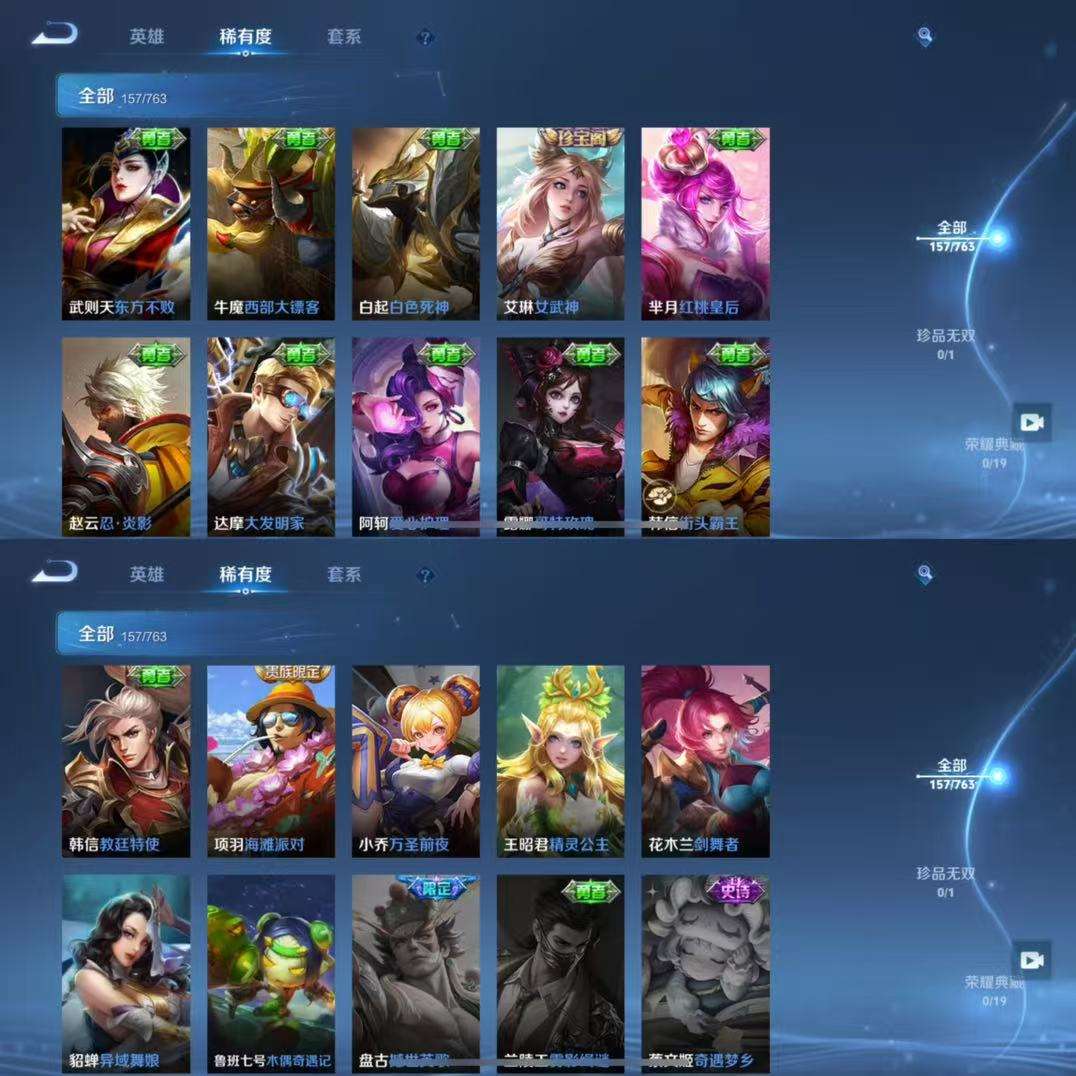Open the 项羽 海滩派对 skin card
1076x1076 pixels.
[271, 760]
